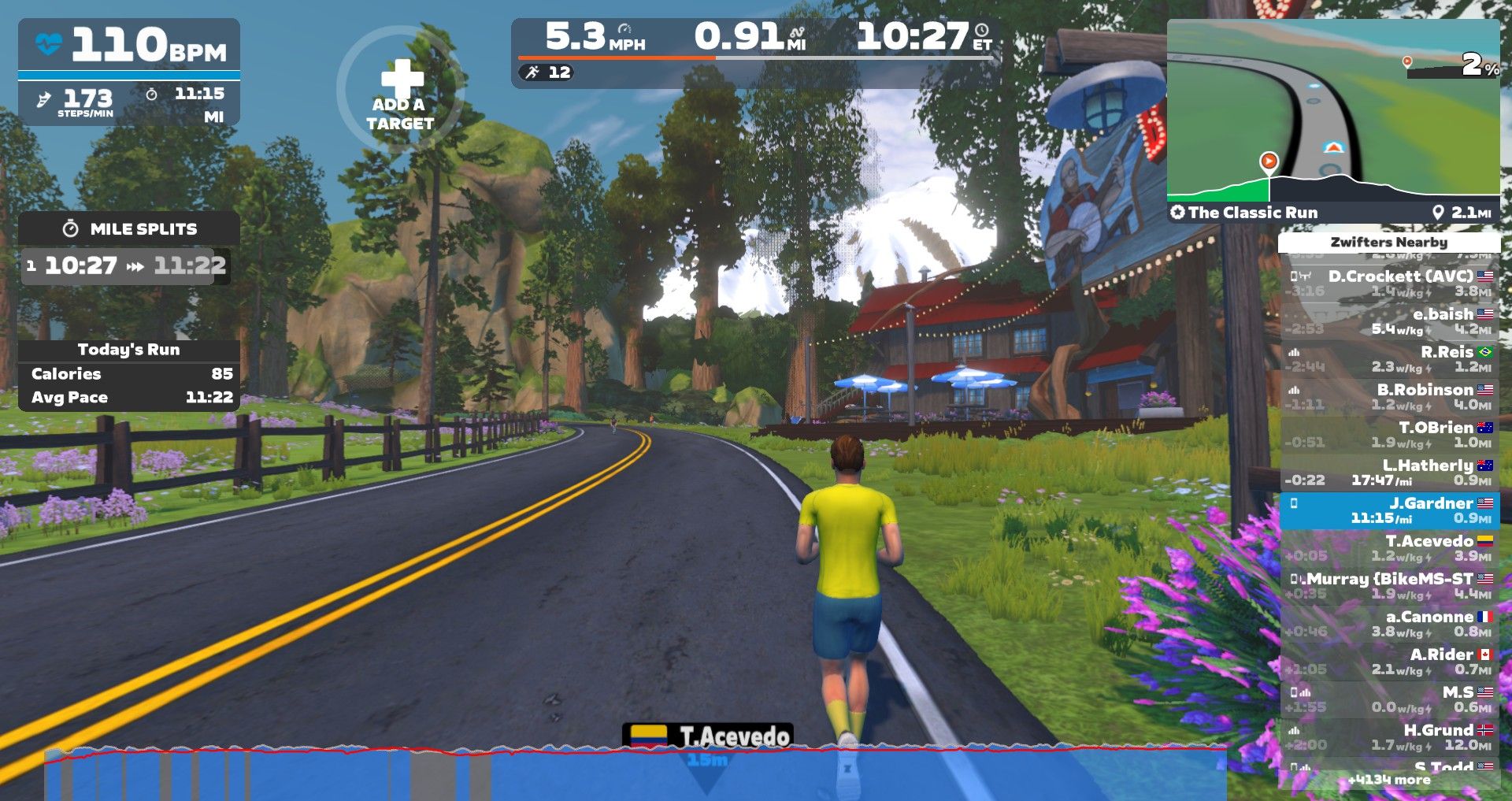The height and width of the screenshot is (801, 1512).
Task: Choose L.Hatherly from the nearby list
Action: (x=1390, y=472)
